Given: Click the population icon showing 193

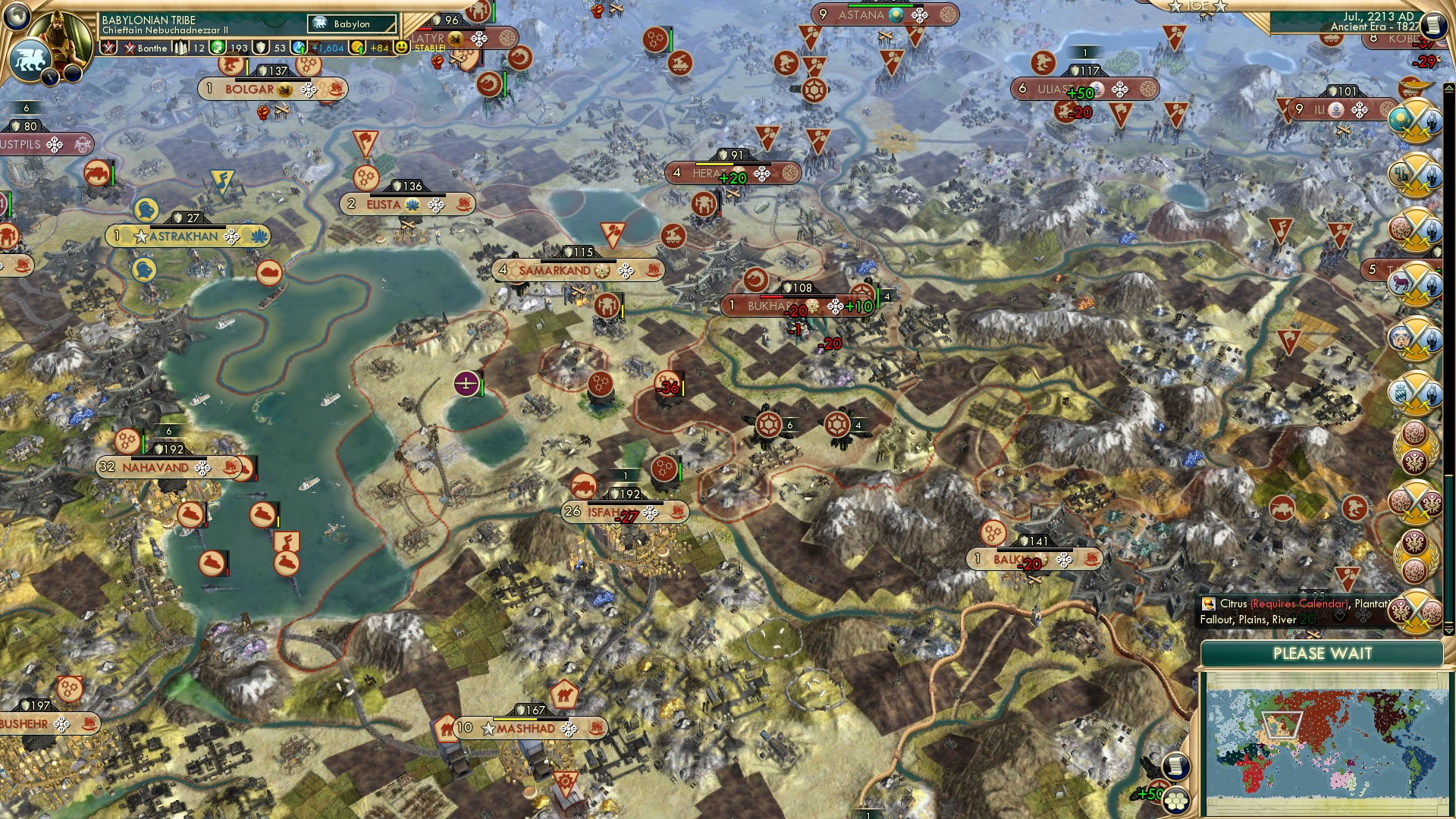Looking at the screenshot, I should (x=216, y=48).
